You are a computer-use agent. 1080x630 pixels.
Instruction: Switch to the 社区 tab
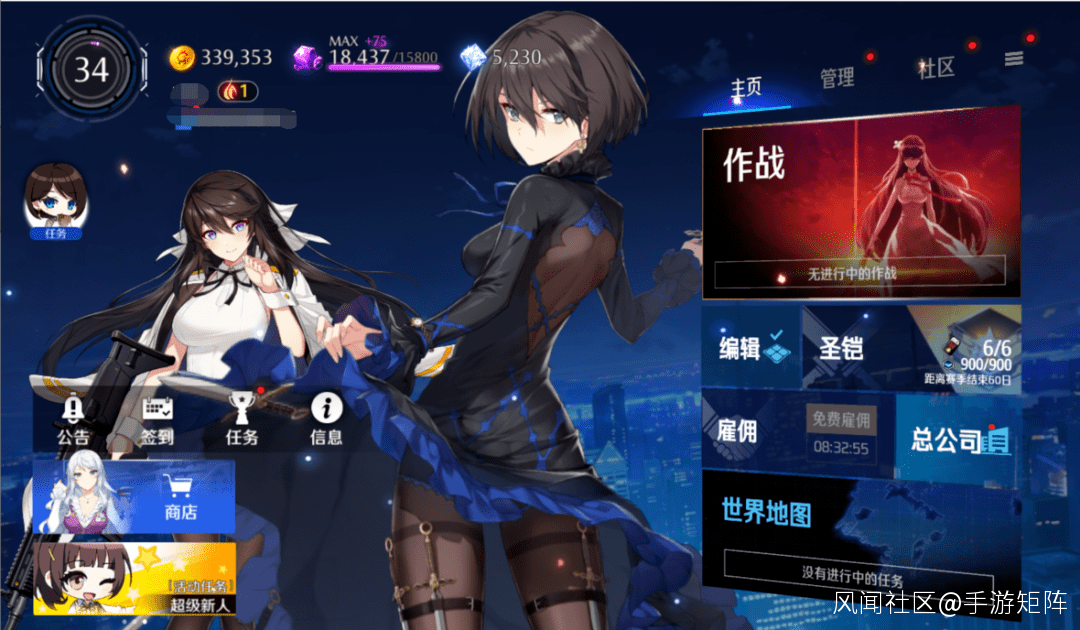(x=937, y=68)
